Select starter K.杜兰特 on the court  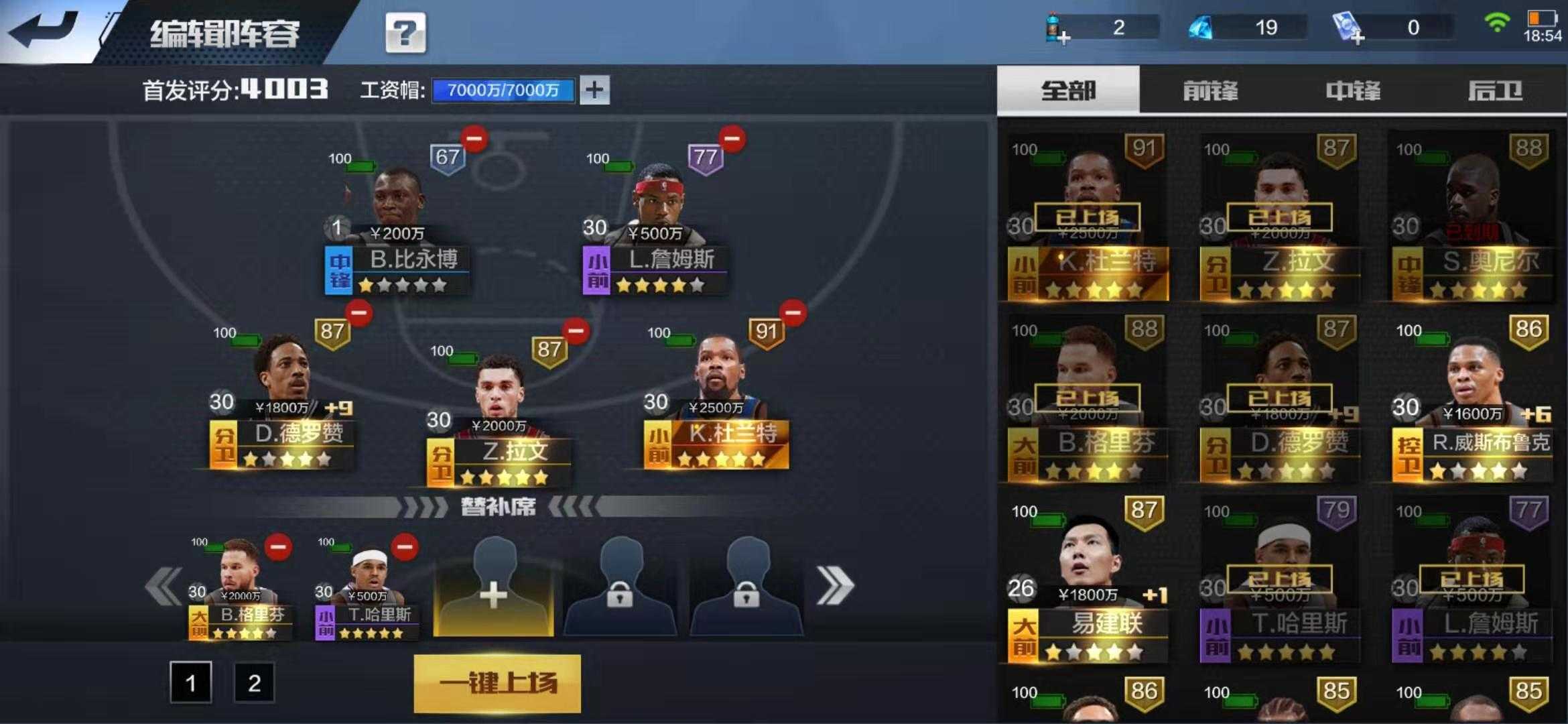[x=717, y=402]
